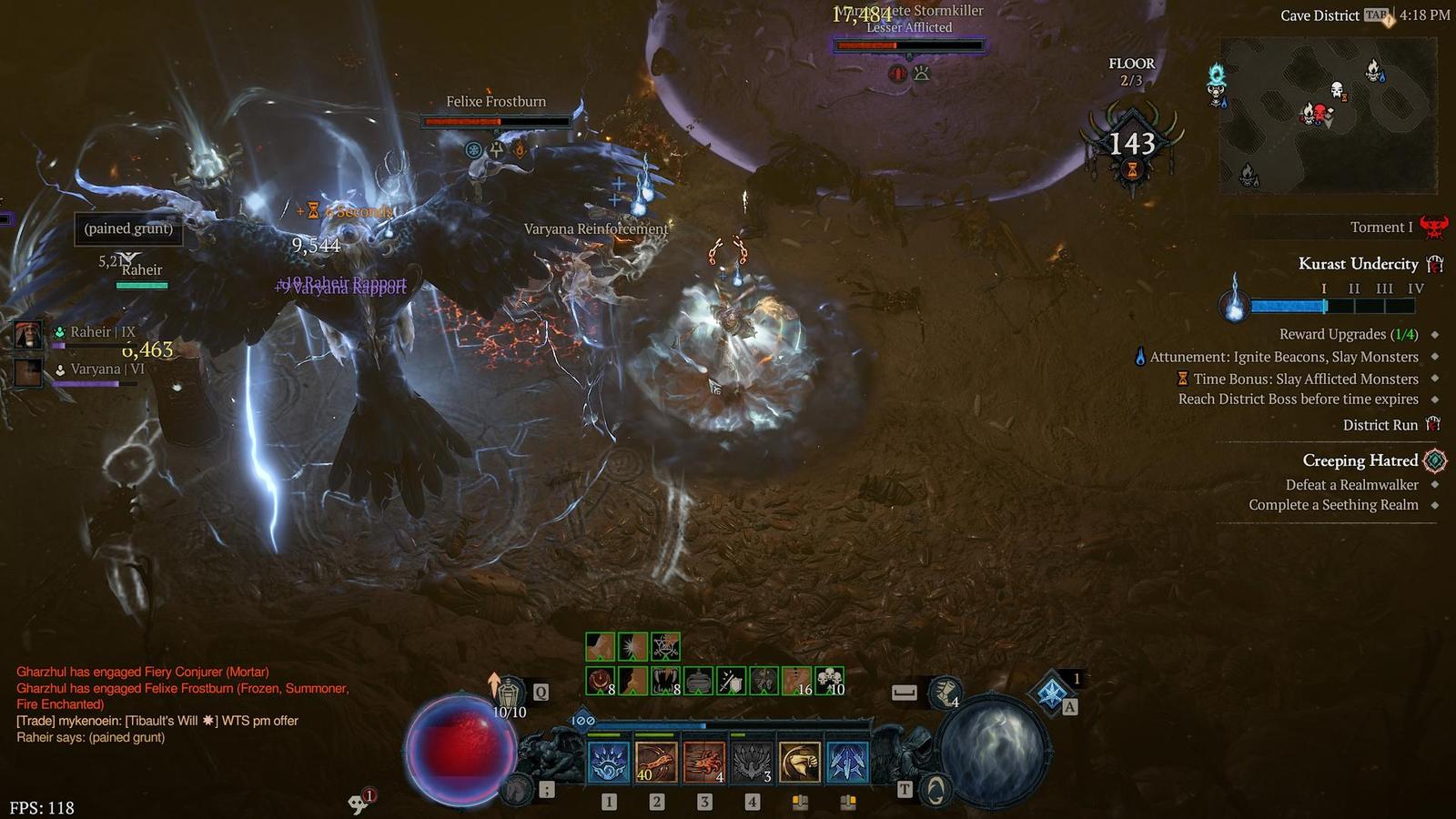Activate the blue storm claw skill

point(608,763)
